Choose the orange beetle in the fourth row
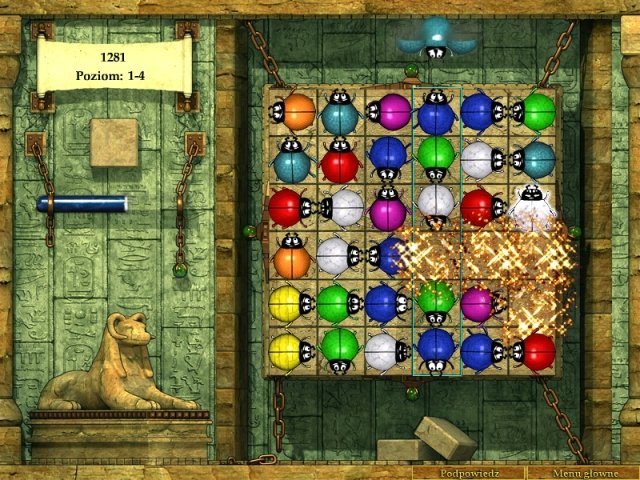Screen dimensions: 640x480 click(291, 258)
